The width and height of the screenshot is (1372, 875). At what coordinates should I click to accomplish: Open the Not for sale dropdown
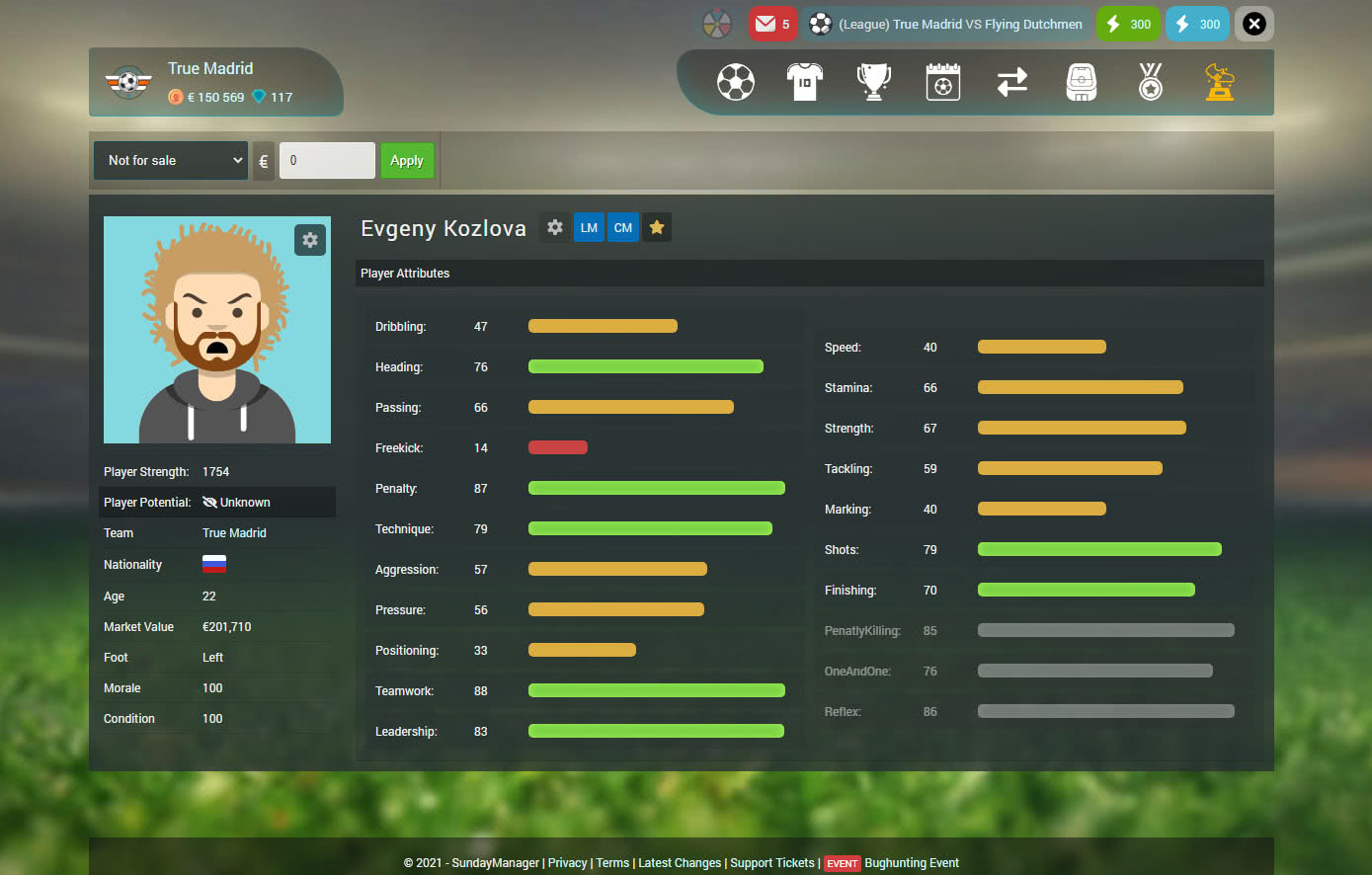tap(170, 161)
